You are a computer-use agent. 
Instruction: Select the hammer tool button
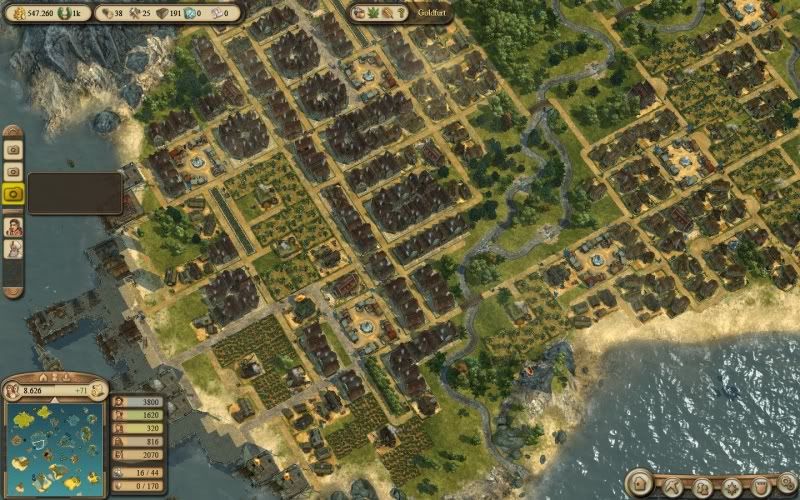click(672, 485)
